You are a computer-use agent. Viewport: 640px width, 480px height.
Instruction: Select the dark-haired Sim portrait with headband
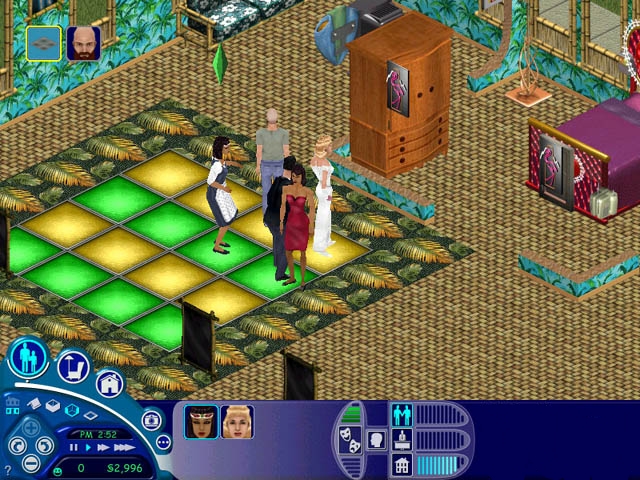tap(200, 422)
